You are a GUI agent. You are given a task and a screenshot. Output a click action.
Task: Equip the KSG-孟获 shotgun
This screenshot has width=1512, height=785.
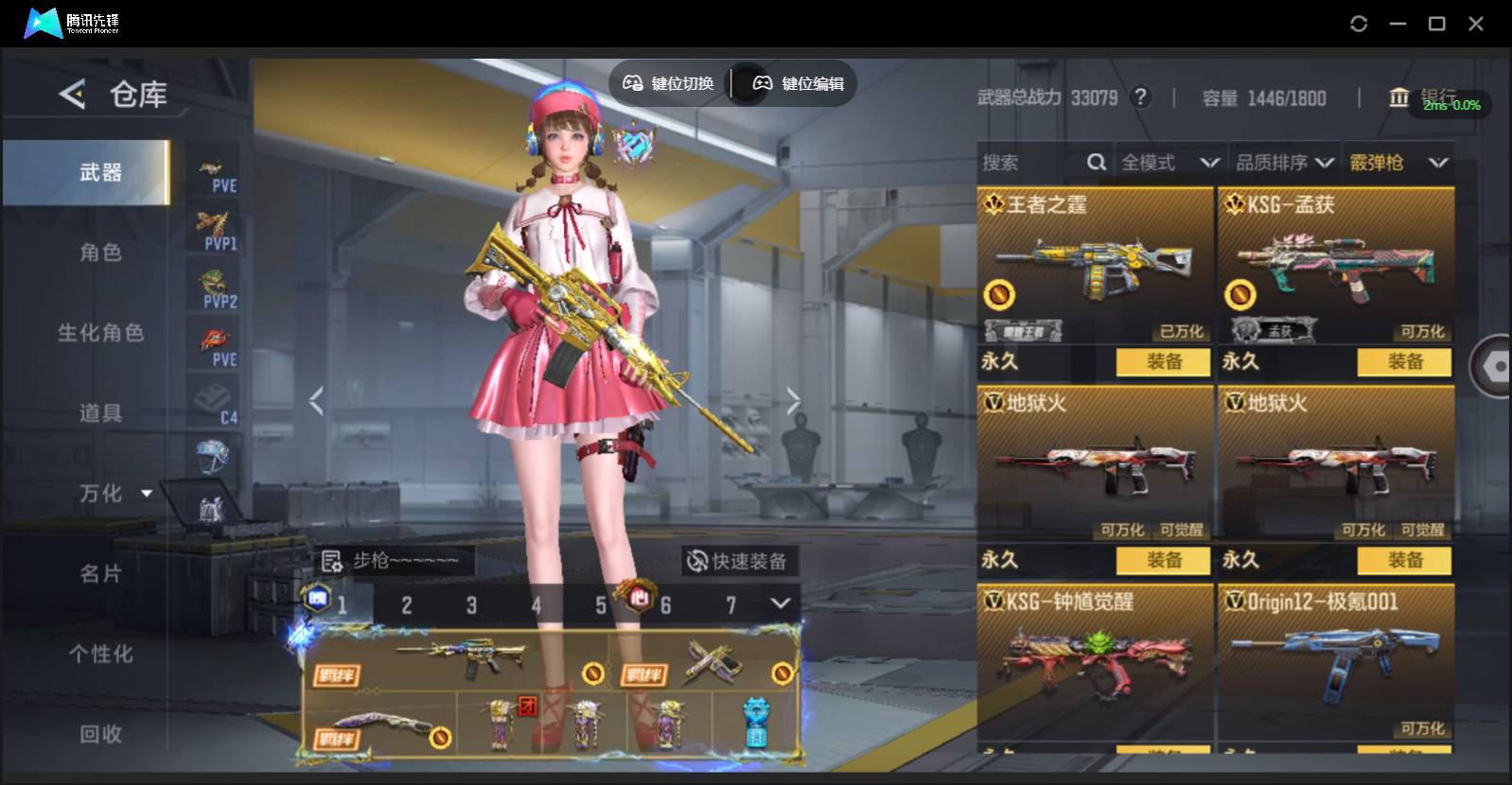pos(1404,361)
